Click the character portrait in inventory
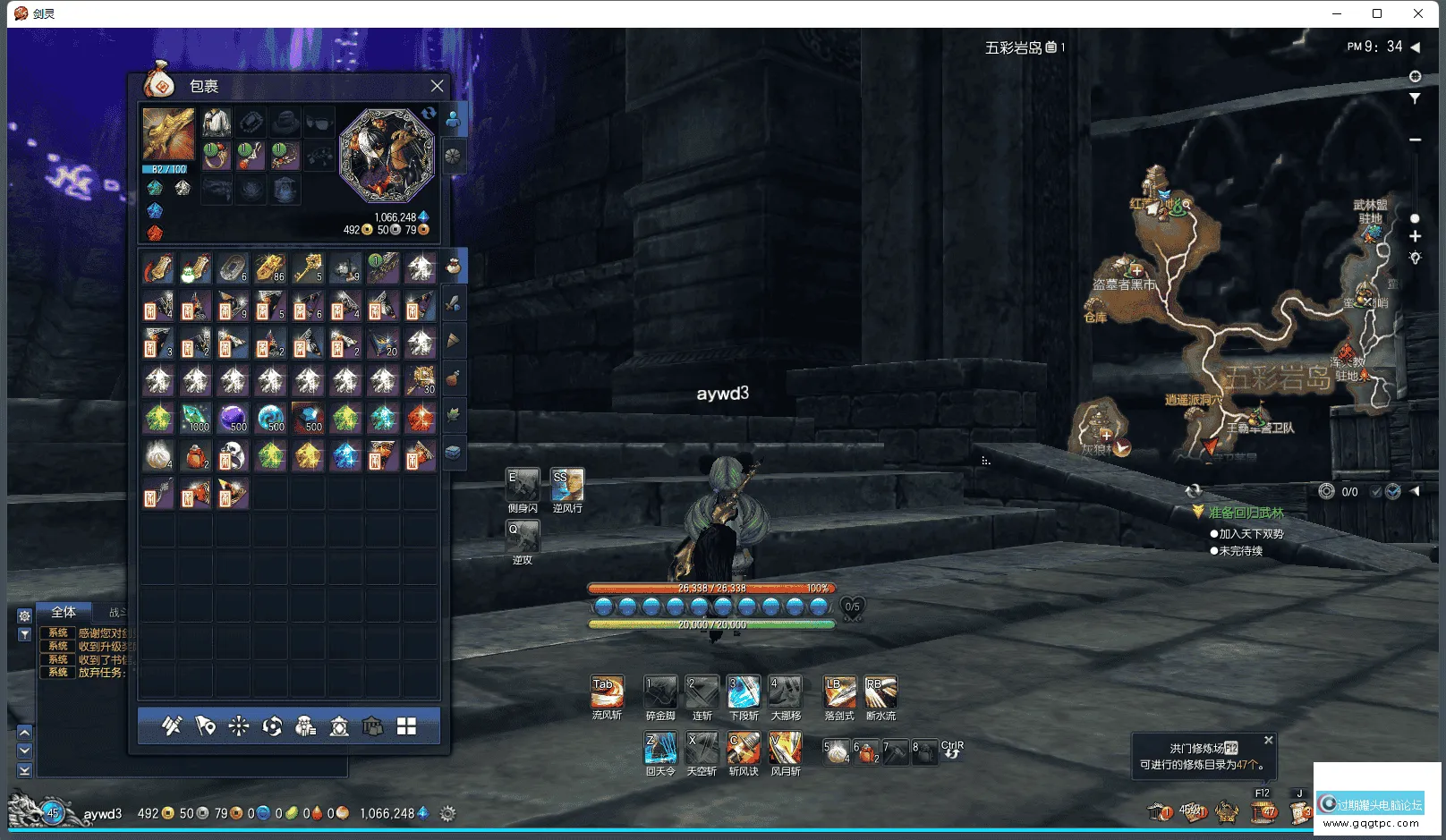Viewport: 1446px width, 840px height. pyautogui.click(x=387, y=155)
